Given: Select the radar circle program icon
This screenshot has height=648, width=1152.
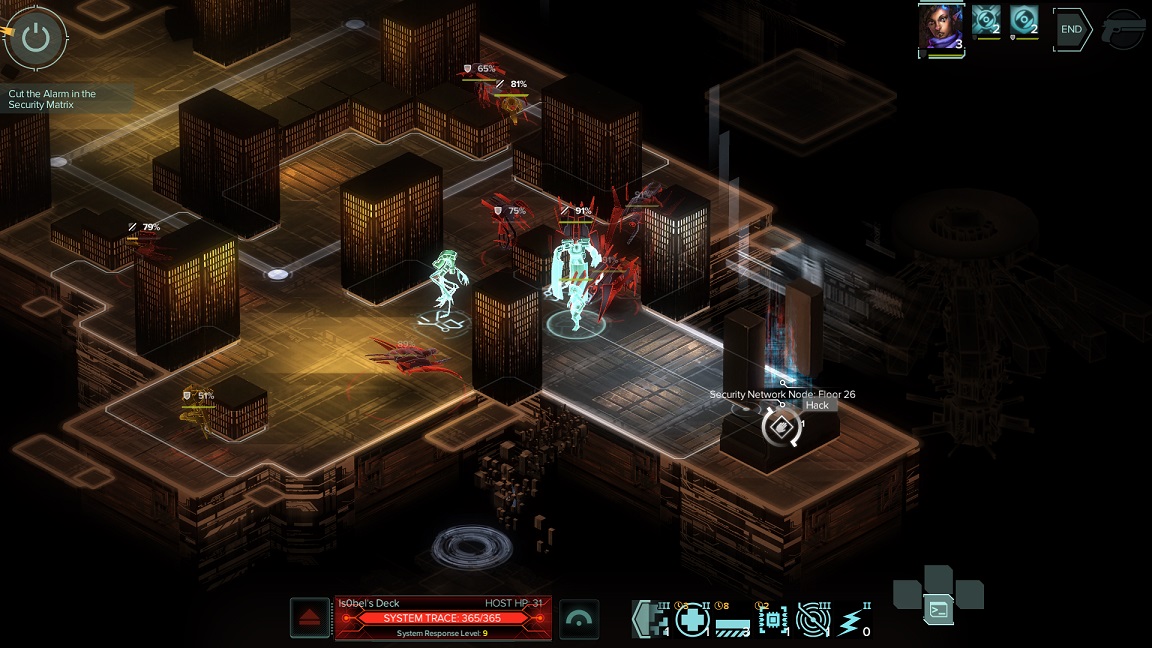Looking at the screenshot, I should coord(814,620).
